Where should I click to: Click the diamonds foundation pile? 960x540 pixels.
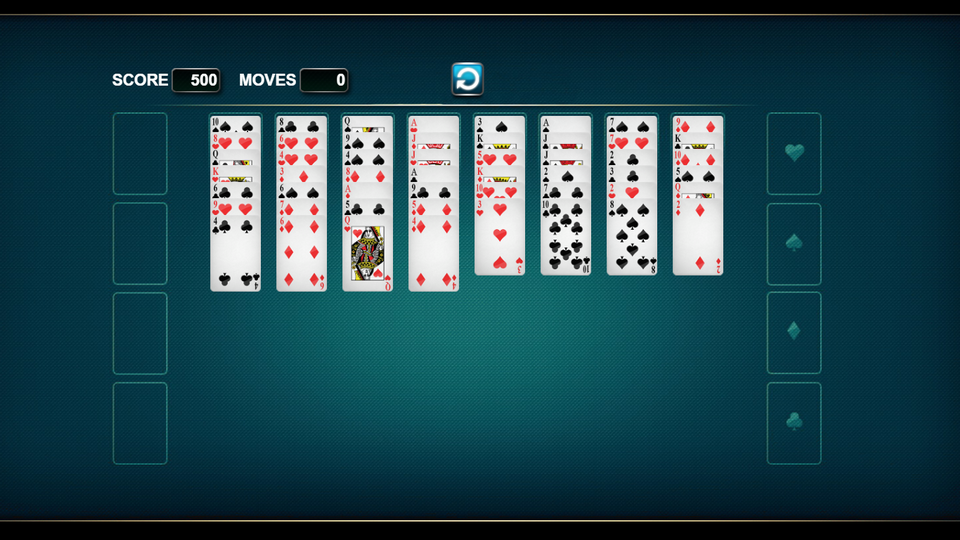794,332
